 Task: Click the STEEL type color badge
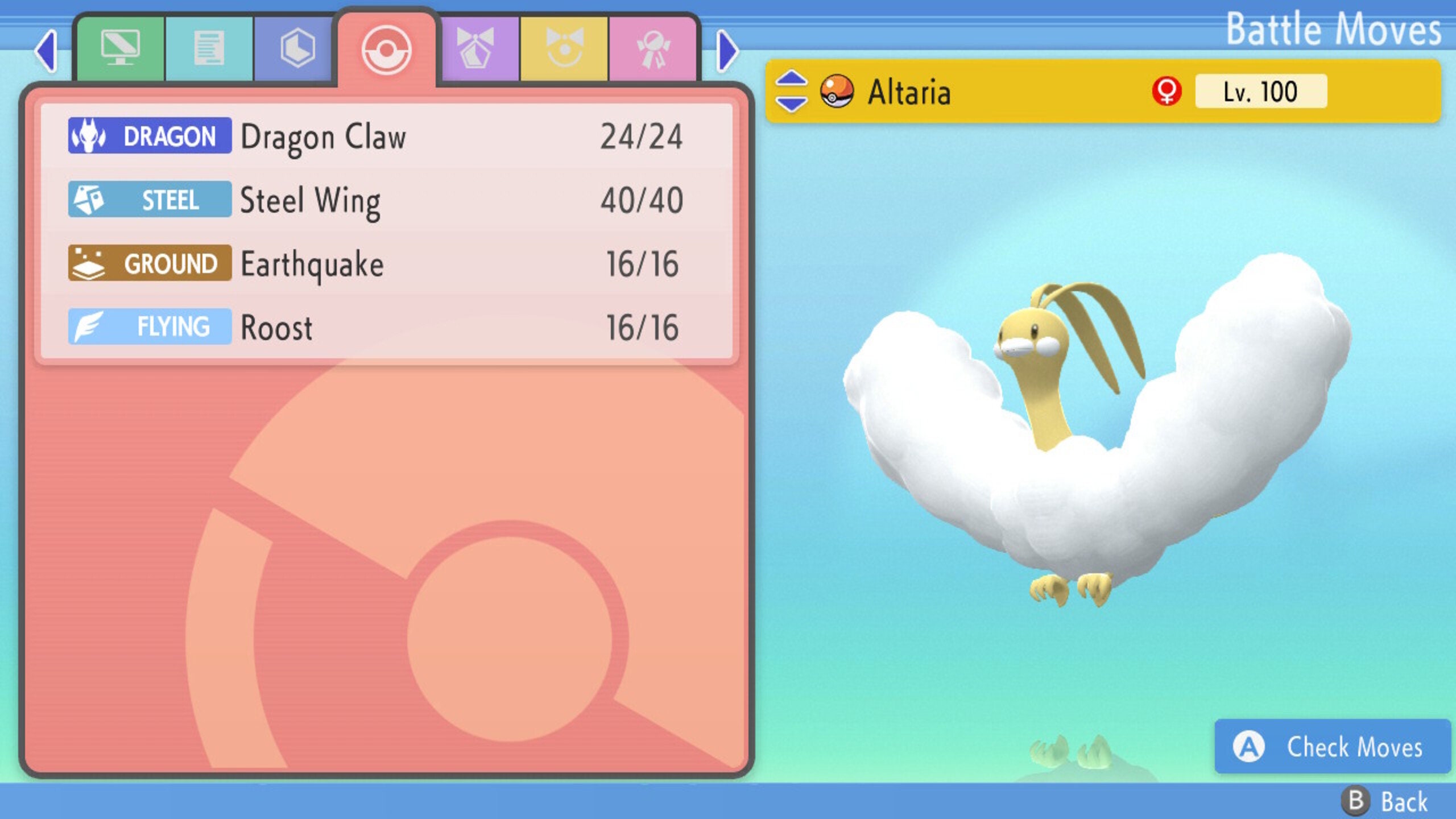pyautogui.click(x=150, y=199)
